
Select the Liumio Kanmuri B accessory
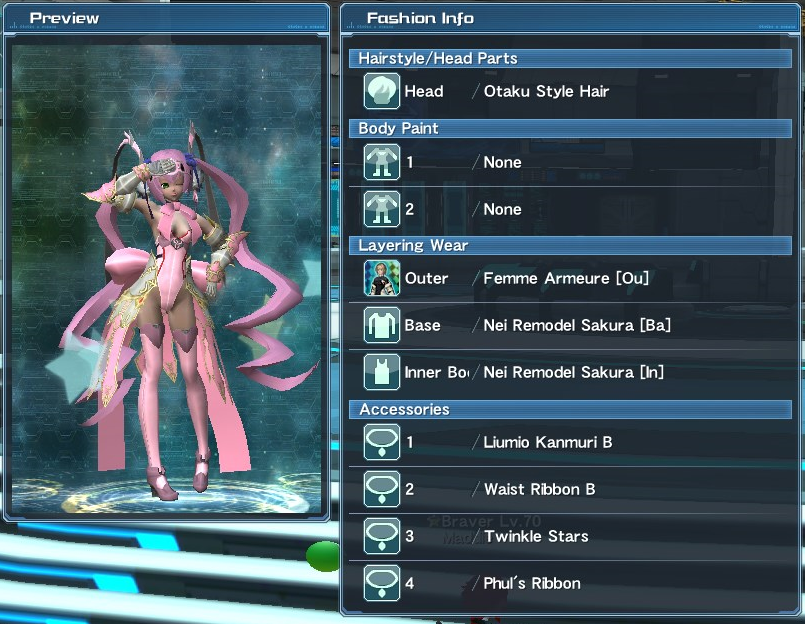click(x=570, y=442)
